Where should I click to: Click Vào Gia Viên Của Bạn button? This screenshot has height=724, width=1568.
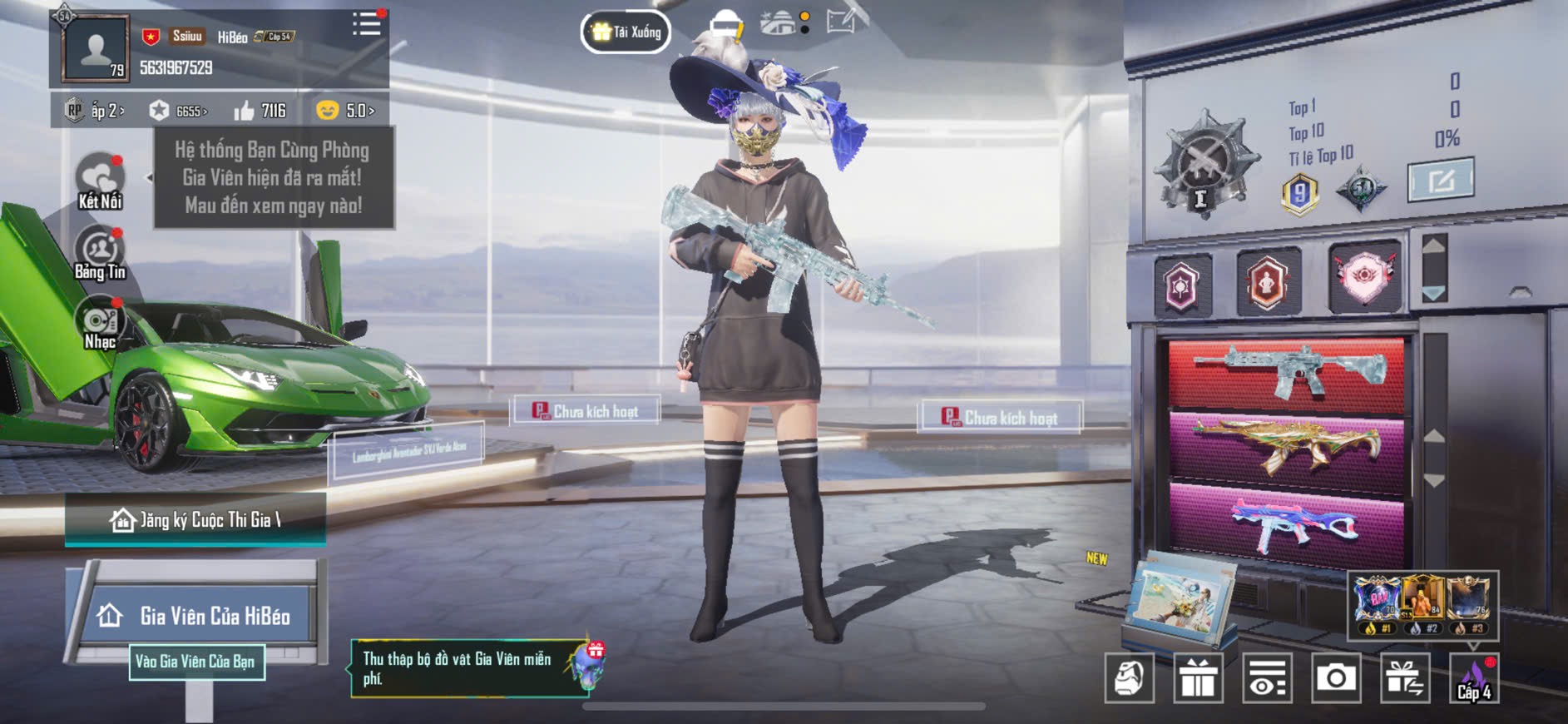tap(196, 662)
